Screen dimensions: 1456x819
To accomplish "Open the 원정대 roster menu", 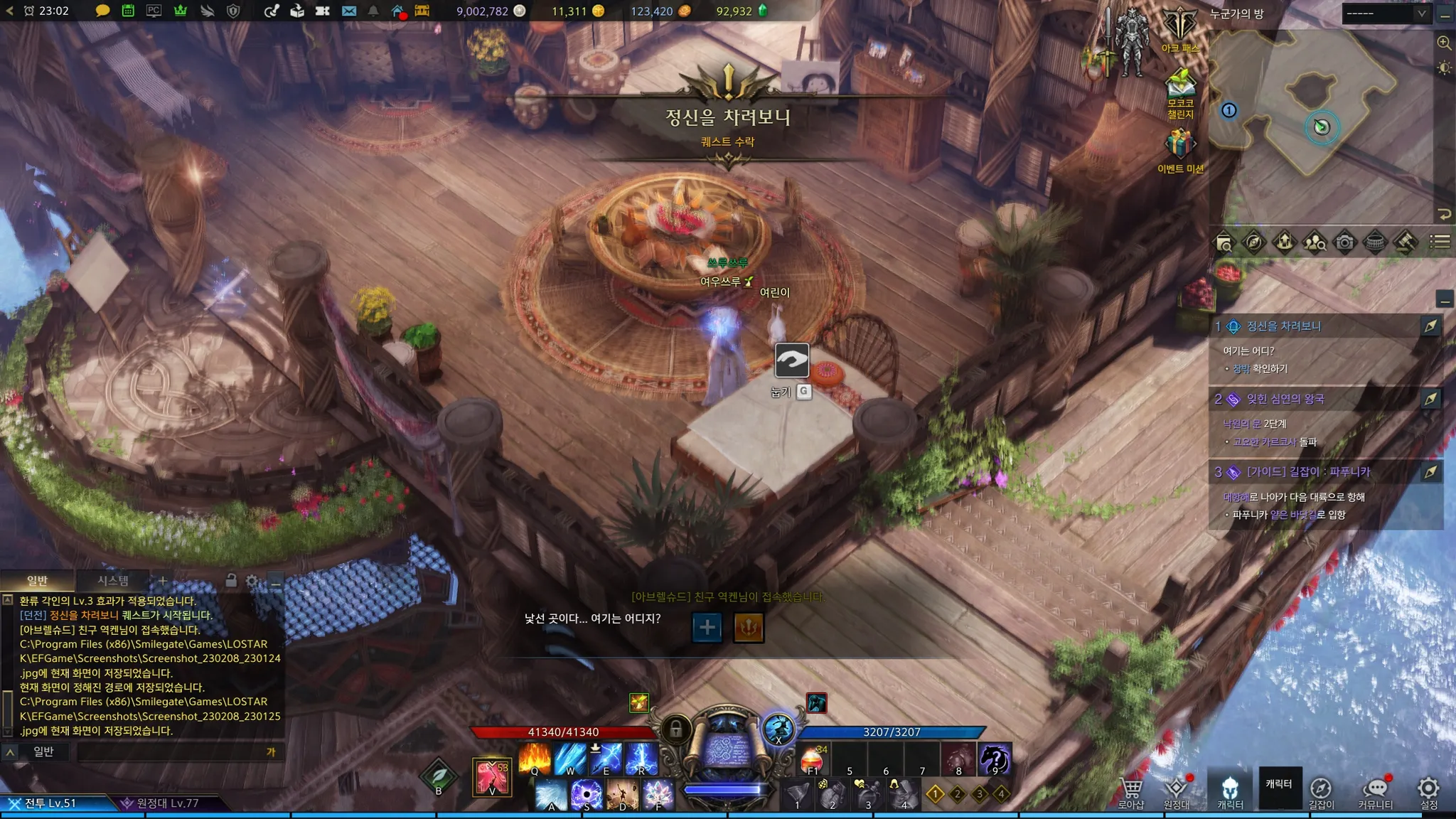I will [1177, 792].
